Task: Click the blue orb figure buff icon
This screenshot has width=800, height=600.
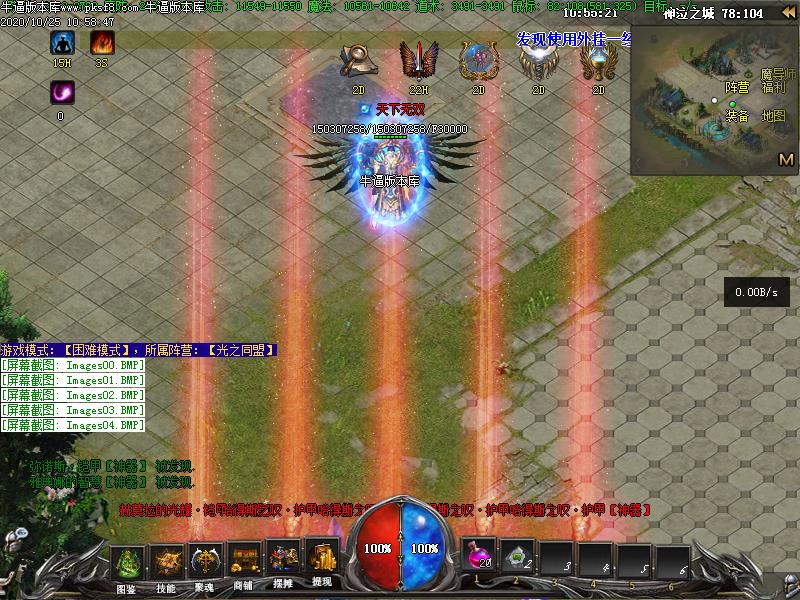Action: pyautogui.click(x=477, y=62)
